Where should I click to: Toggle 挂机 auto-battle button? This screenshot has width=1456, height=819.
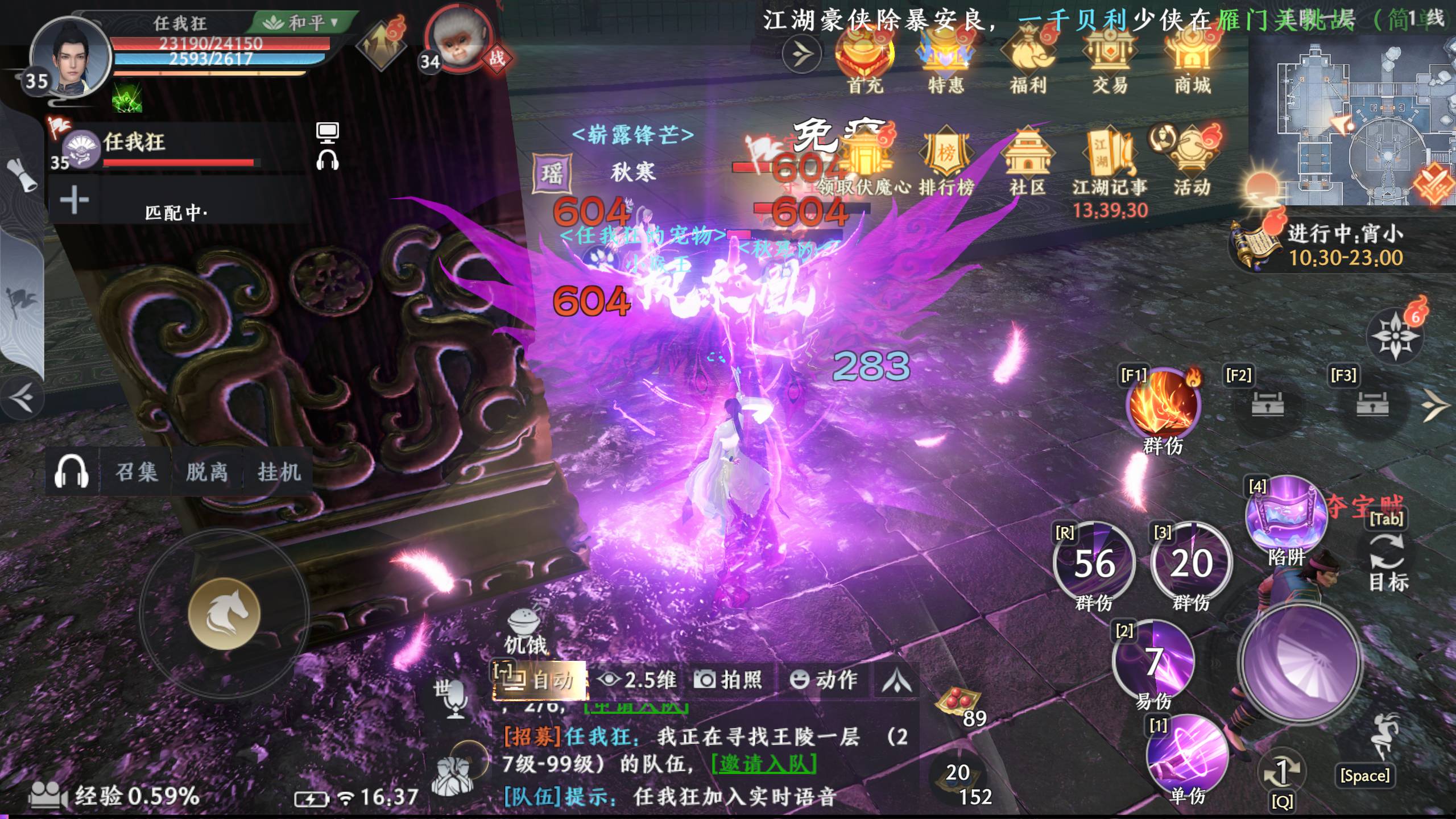click(x=279, y=472)
